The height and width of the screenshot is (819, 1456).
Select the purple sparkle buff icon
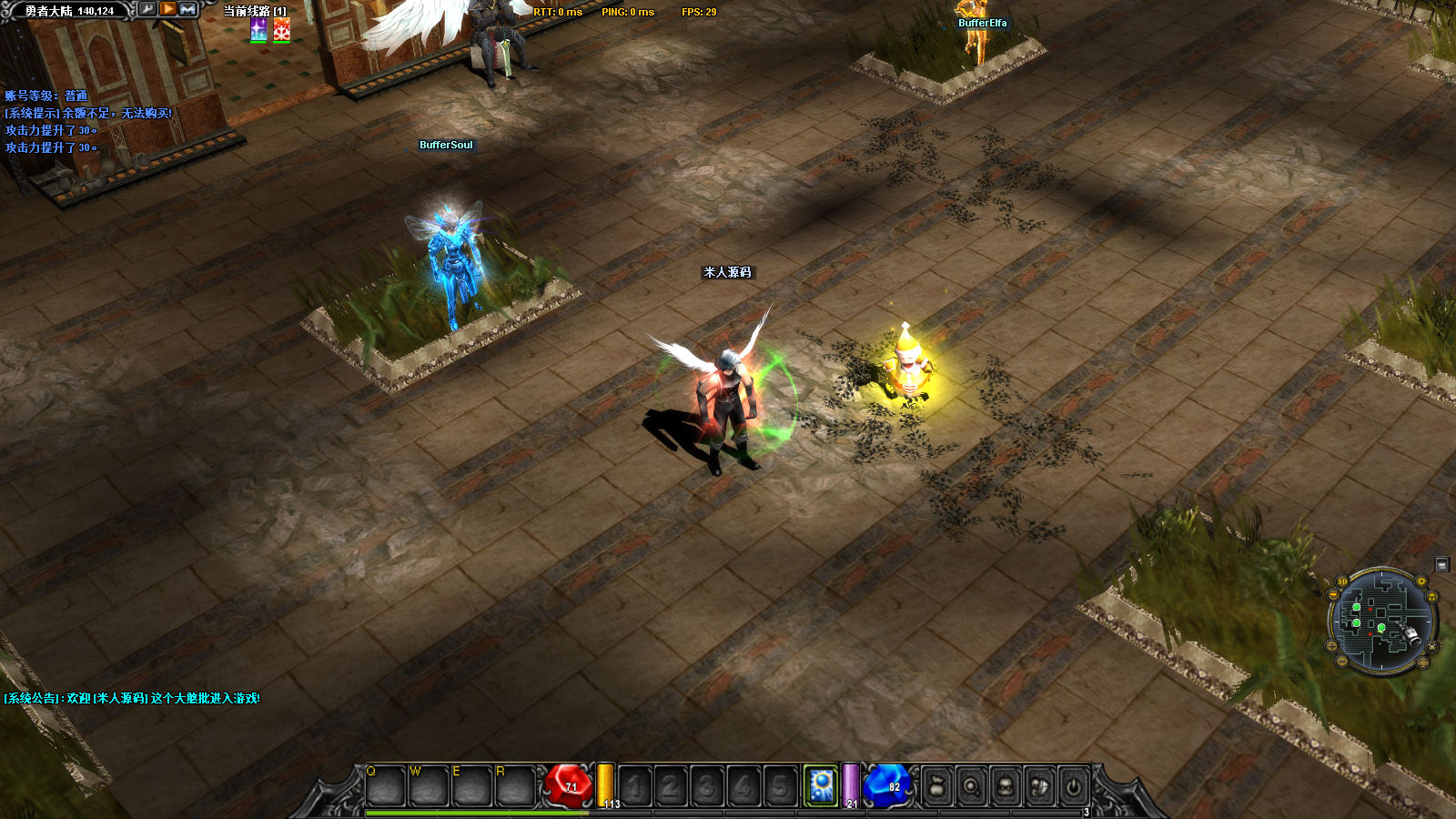coord(259,30)
